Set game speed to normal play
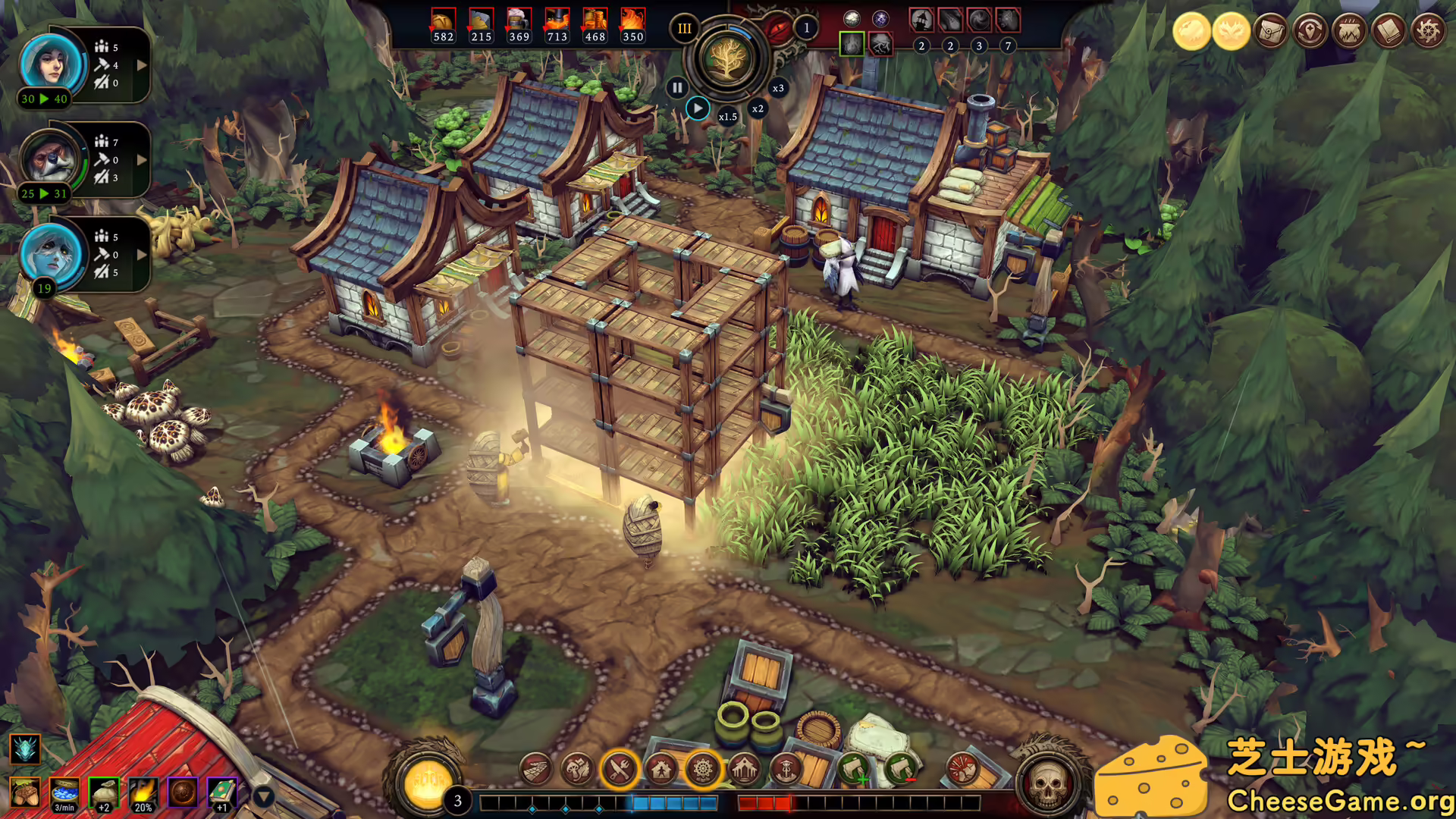The image size is (1456, 819). pyautogui.click(x=698, y=108)
